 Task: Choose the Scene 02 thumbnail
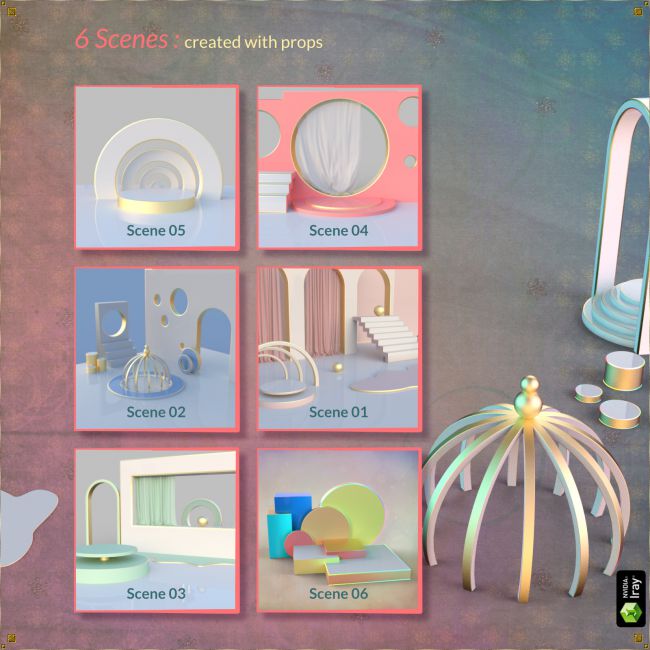click(x=156, y=348)
